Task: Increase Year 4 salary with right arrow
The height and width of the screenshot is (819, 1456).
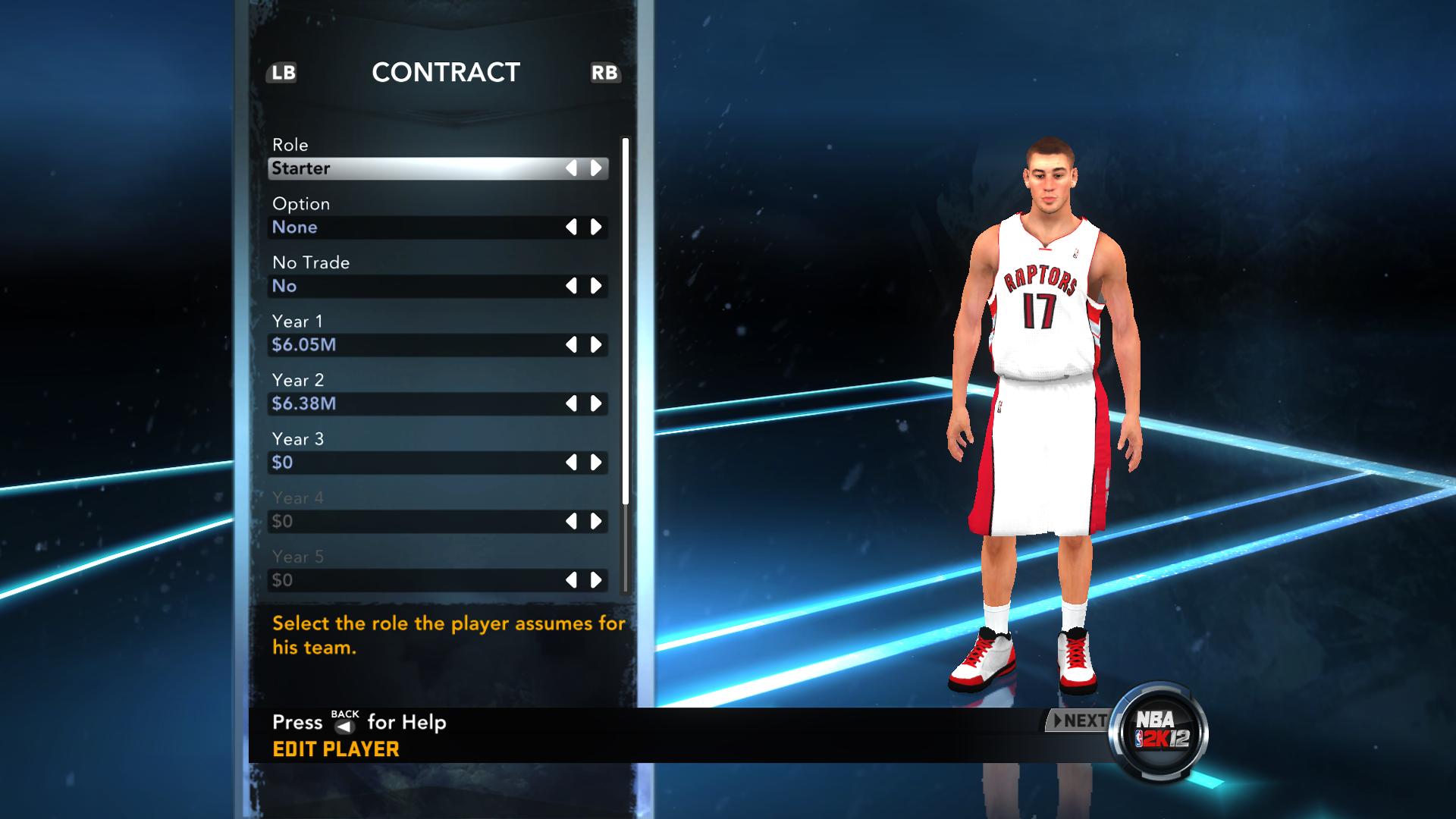Action: click(596, 521)
